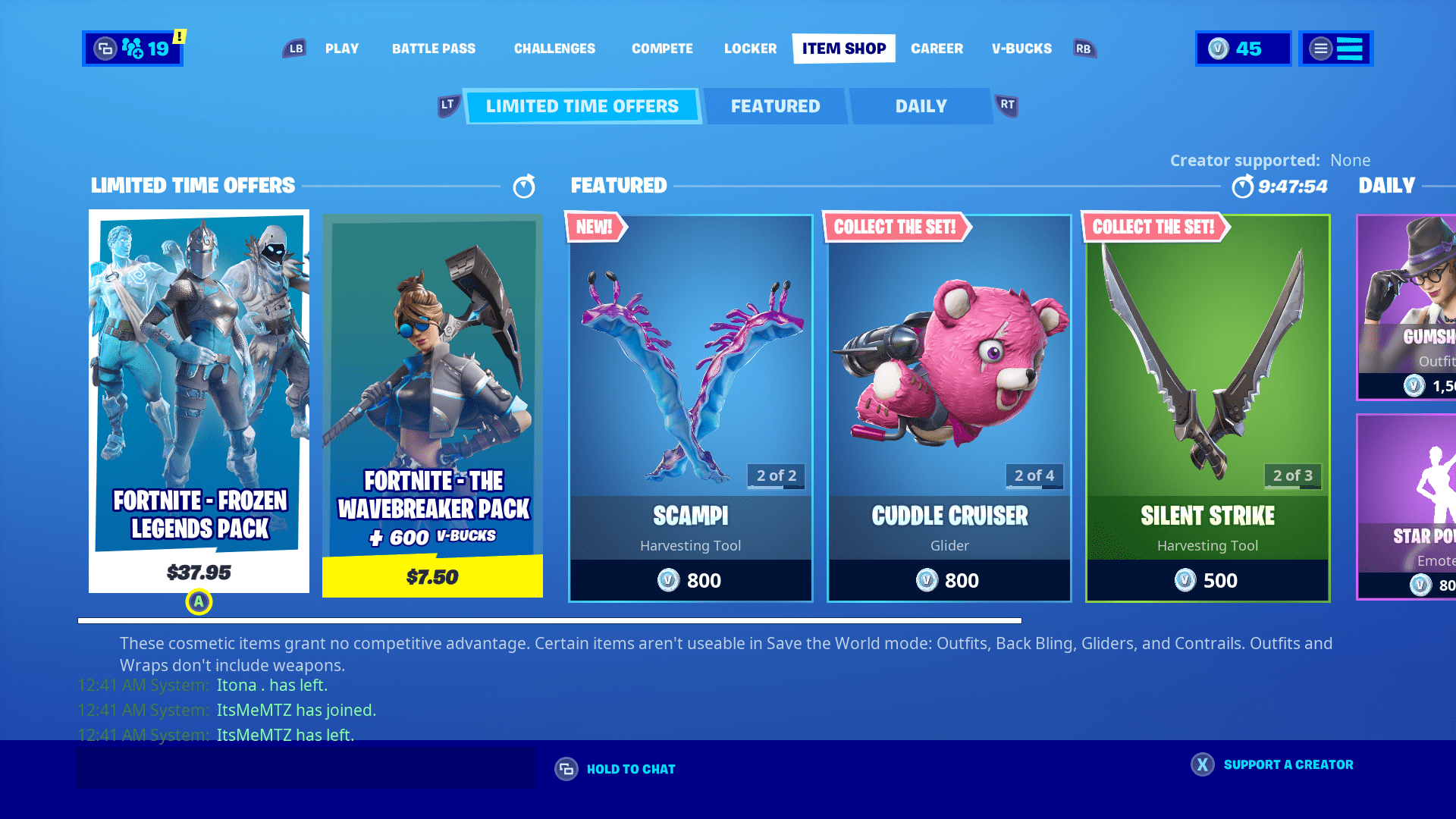This screenshot has width=1456, height=819.
Task: Click the stopwatch icon beside the 9:47:54 countdown
Action: [x=1243, y=186]
